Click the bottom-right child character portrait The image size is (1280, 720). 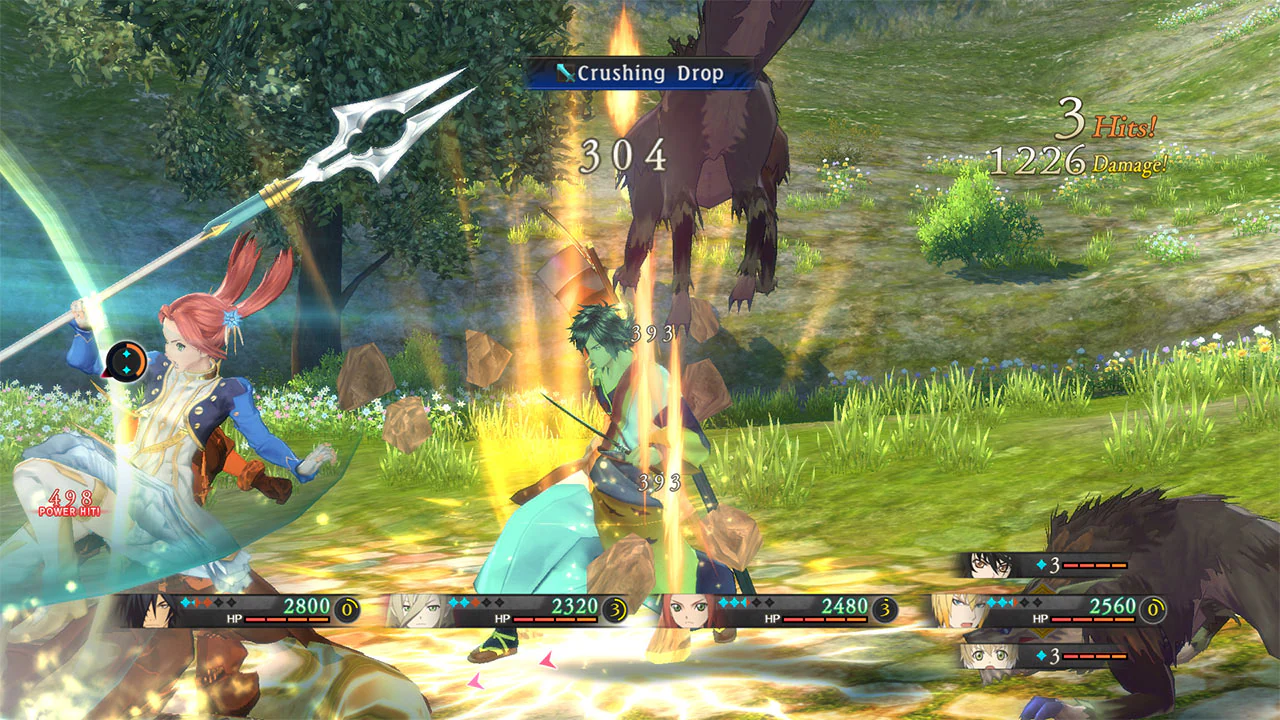tap(988, 655)
